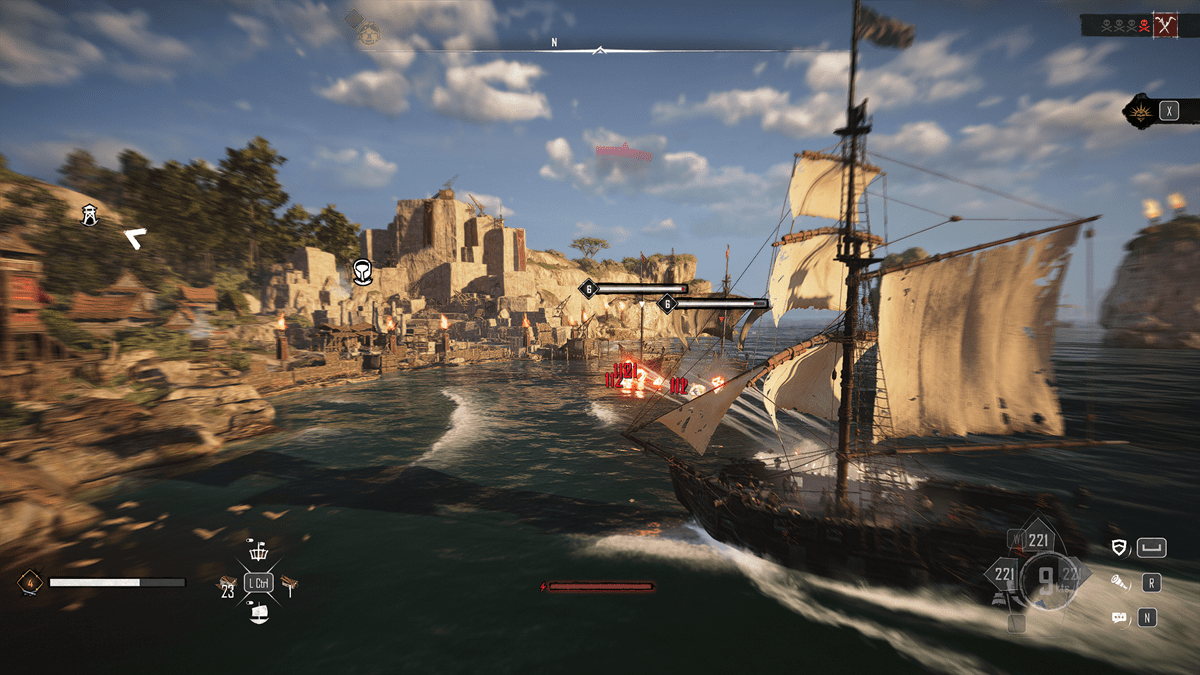Select the wood plank item showing 1
Image resolution: width=1200 pixels, height=675 pixels.
(291, 584)
